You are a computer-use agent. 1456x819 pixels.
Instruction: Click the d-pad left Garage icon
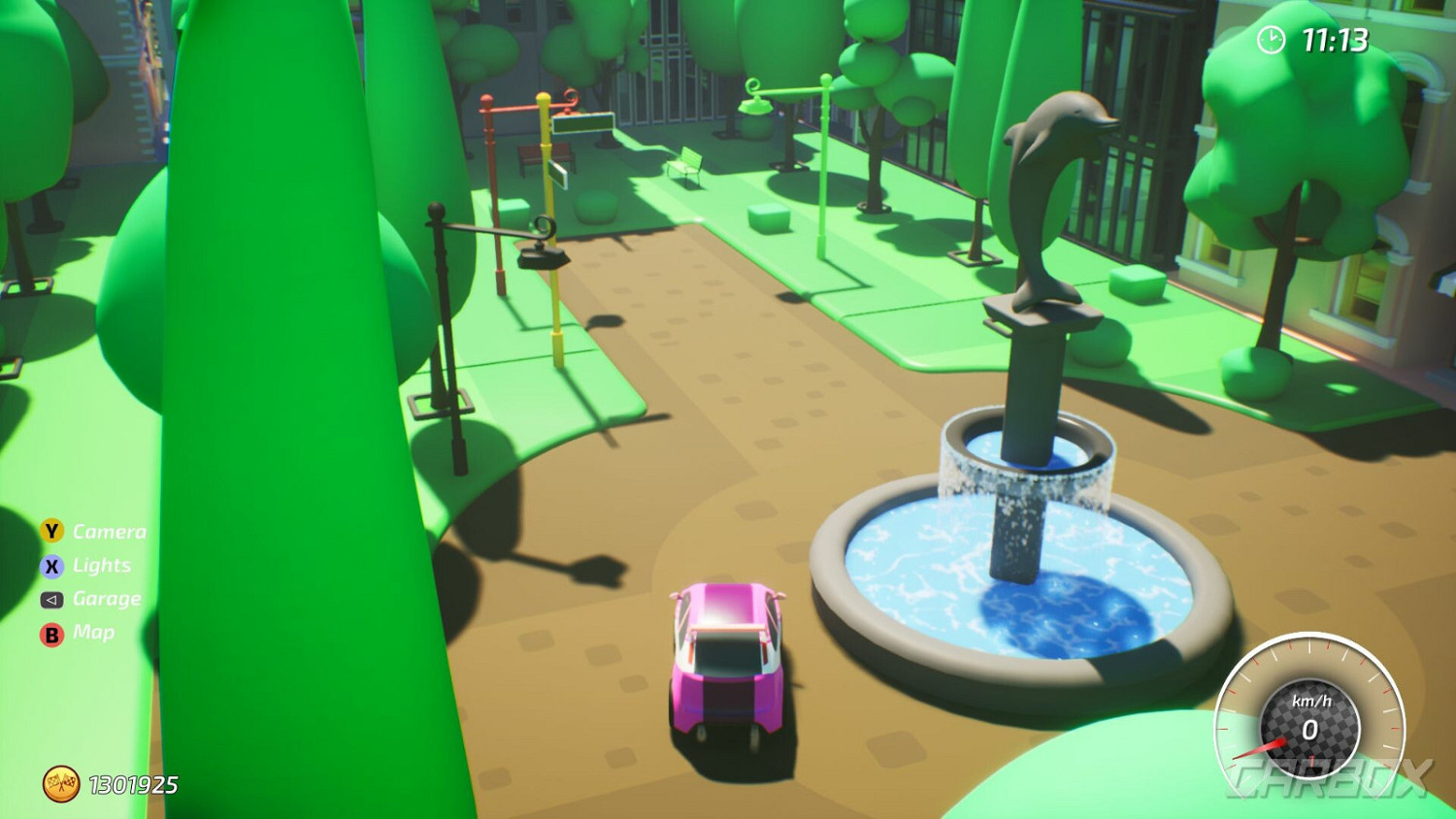[x=50, y=599]
